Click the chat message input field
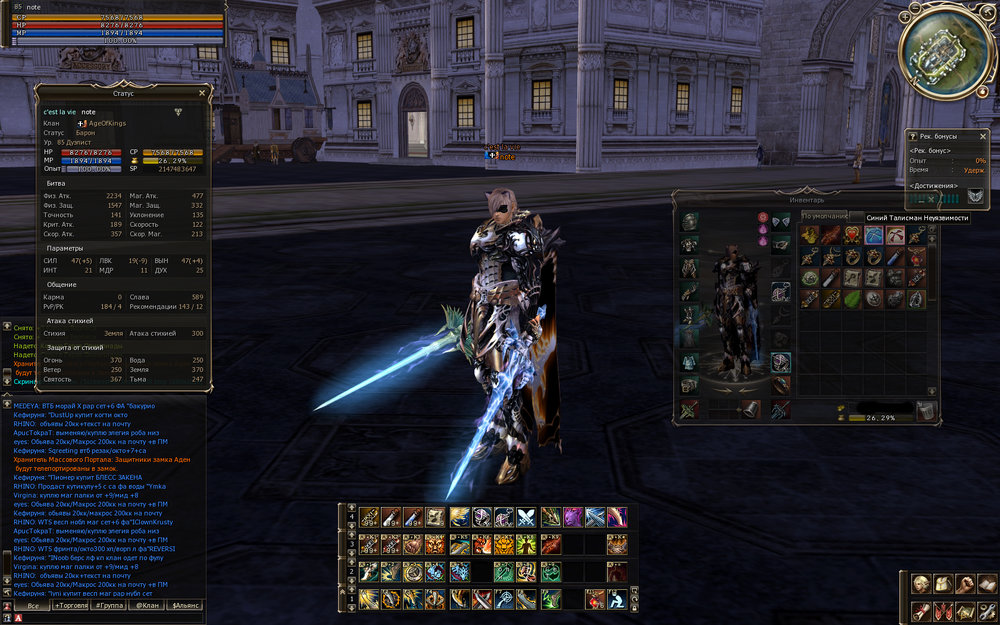Viewport: 1000px width, 625px height. [x=110, y=619]
